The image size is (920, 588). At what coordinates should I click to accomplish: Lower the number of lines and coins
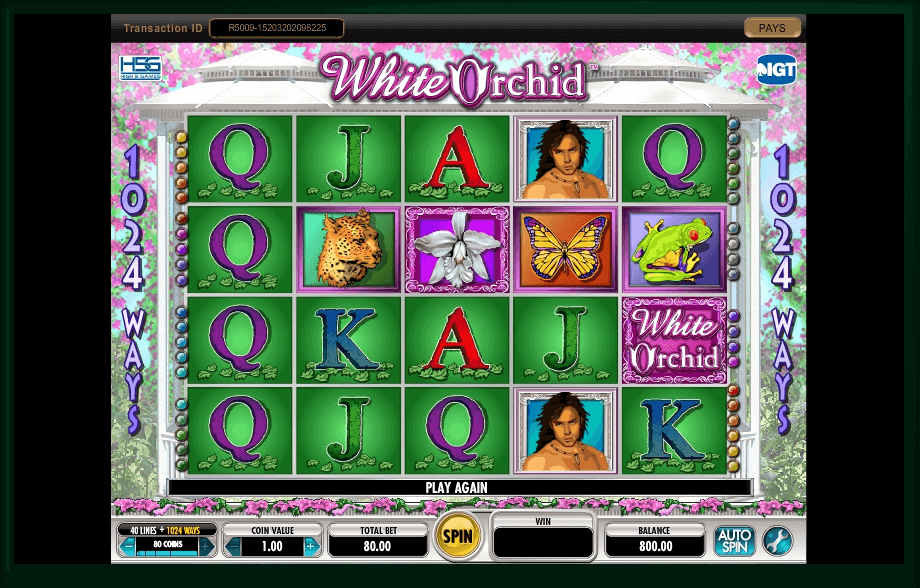(x=128, y=546)
